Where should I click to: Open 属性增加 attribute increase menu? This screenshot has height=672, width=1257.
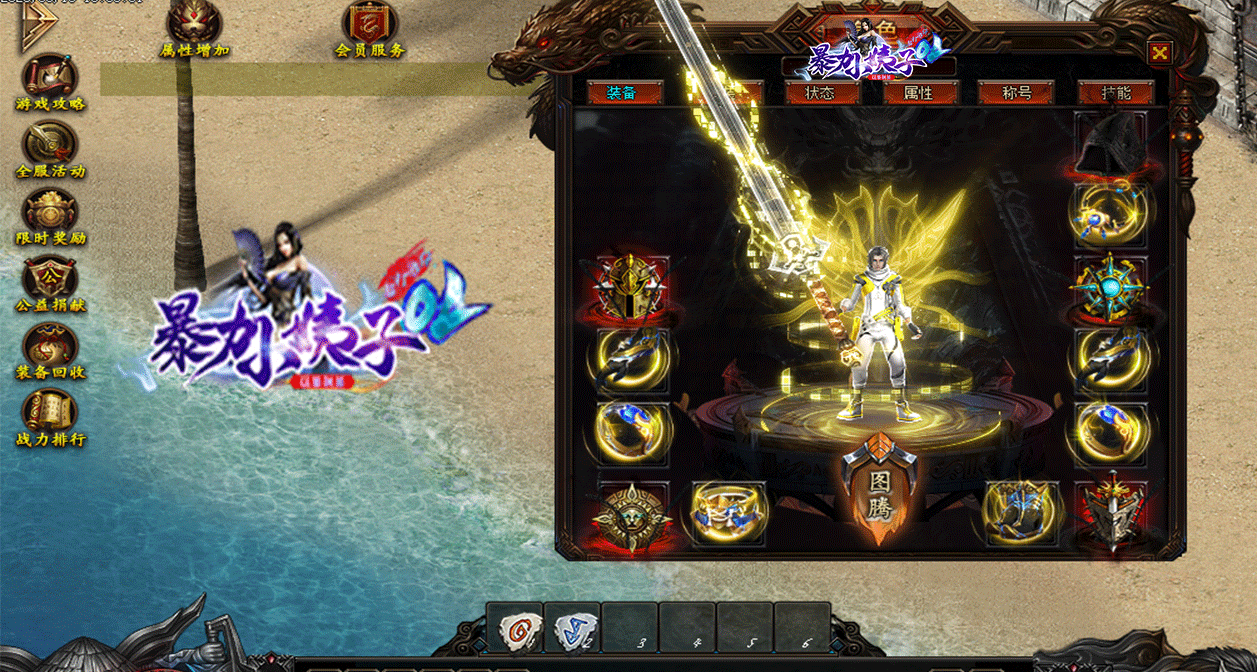click(195, 29)
